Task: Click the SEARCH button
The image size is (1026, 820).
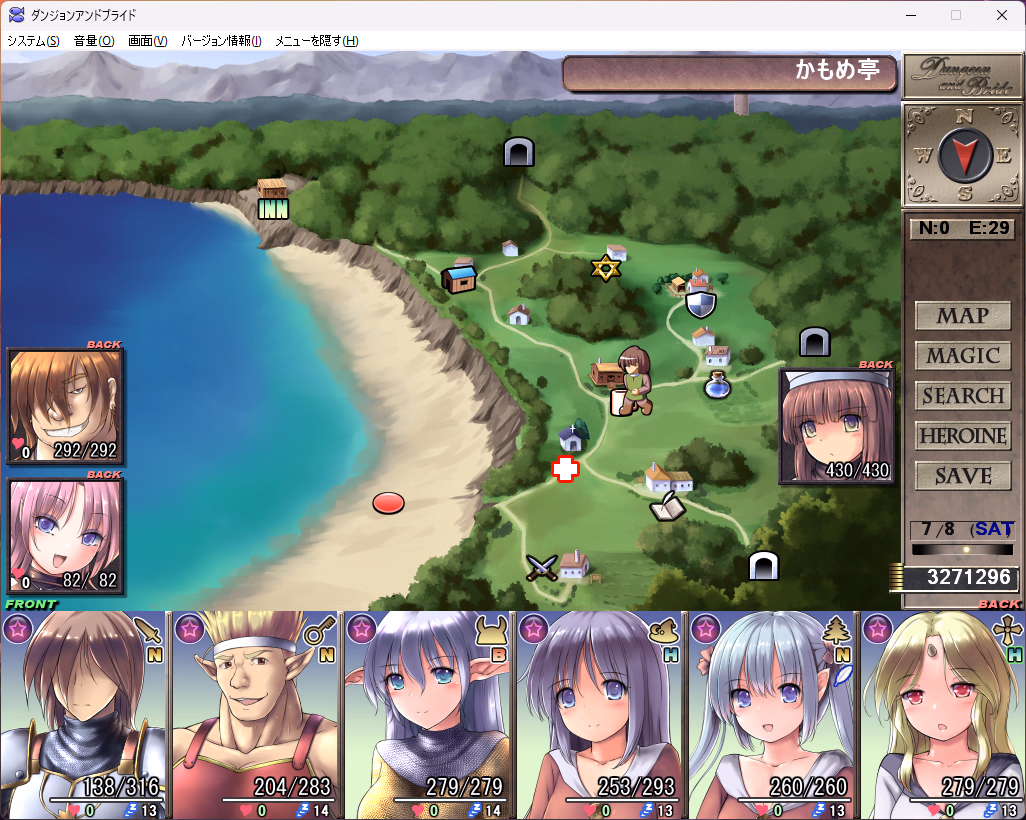Action: pos(962,396)
